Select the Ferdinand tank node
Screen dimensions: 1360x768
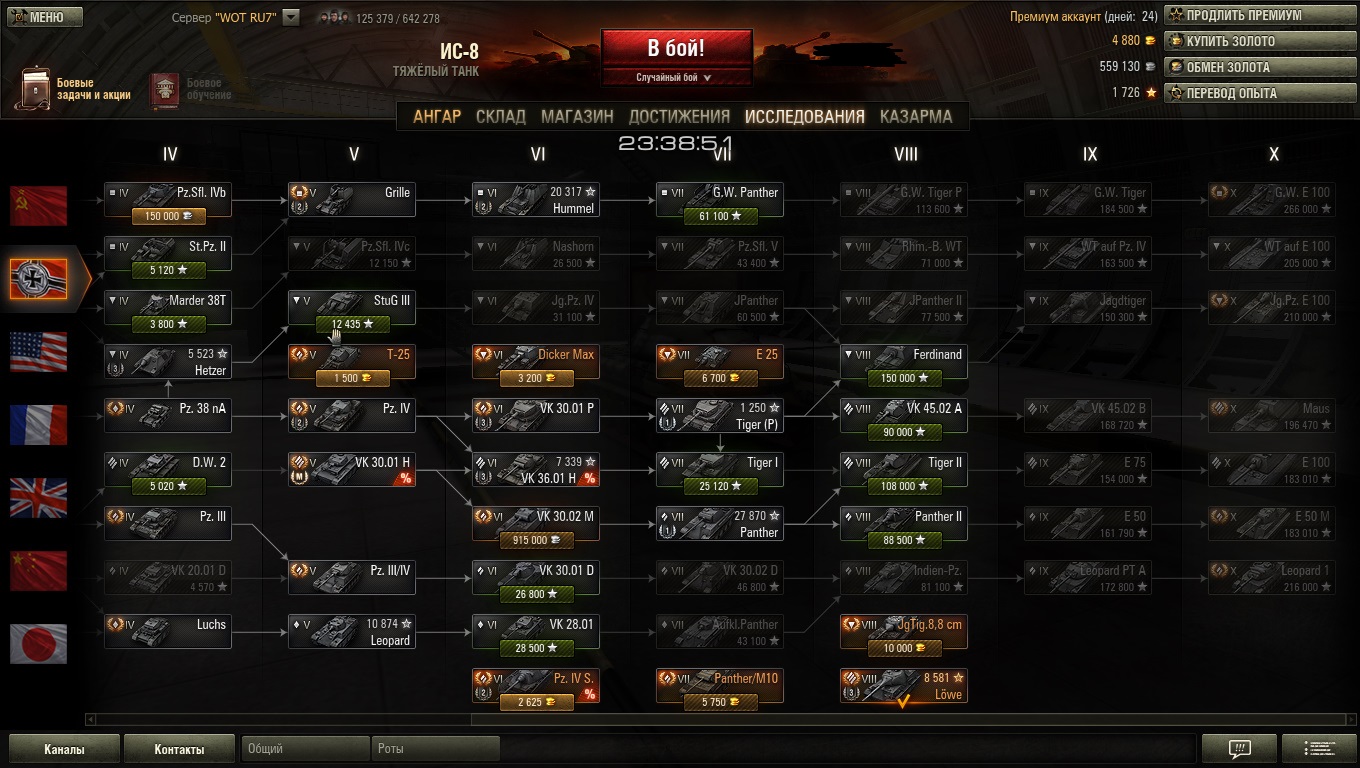904,362
